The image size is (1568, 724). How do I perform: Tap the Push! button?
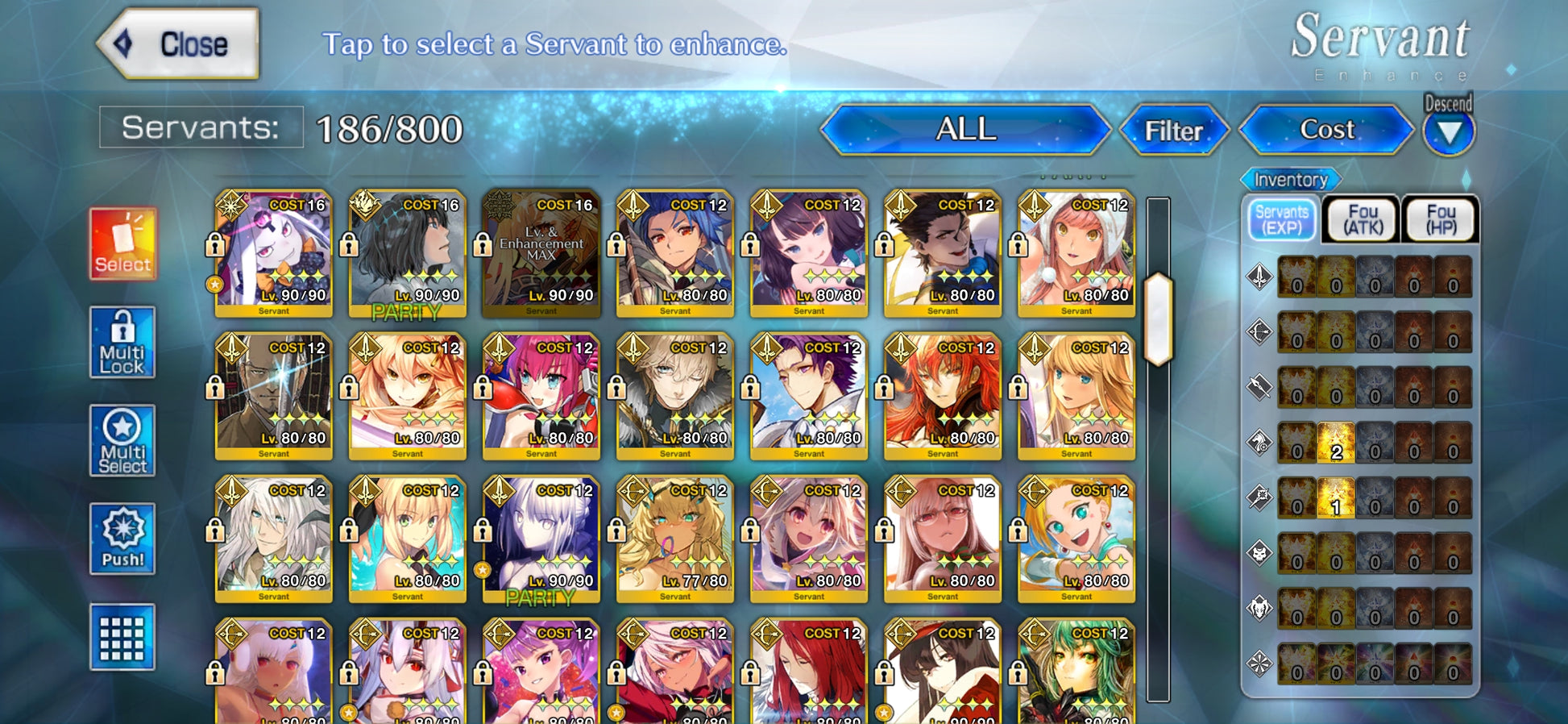point(122,539)
